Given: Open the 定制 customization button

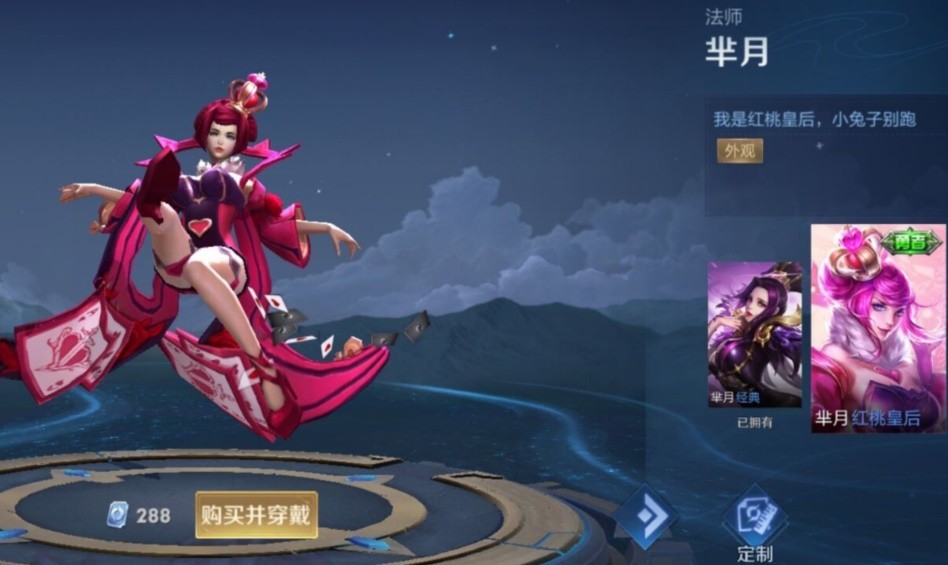Looking at the screenshot, I should [754, 520].
